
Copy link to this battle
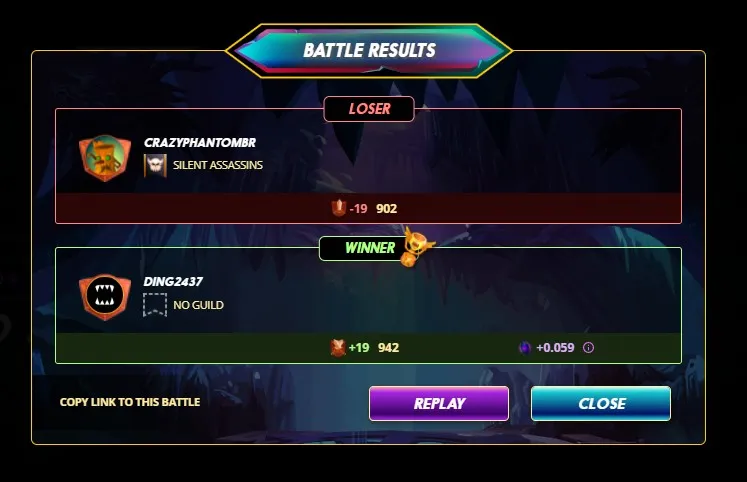pyautogui.click(x=130, y=402)
